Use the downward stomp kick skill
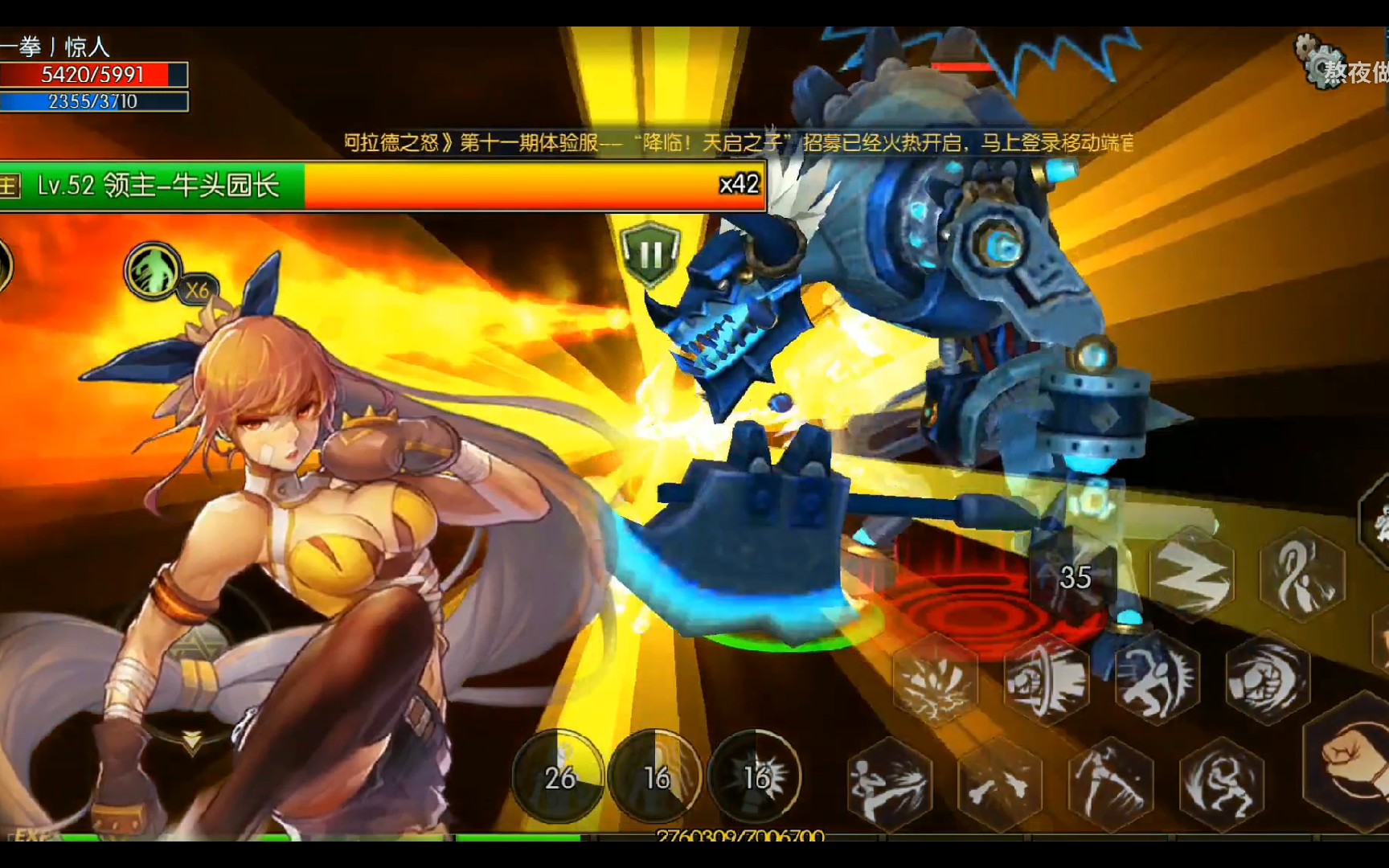 tap(1110, 782)
